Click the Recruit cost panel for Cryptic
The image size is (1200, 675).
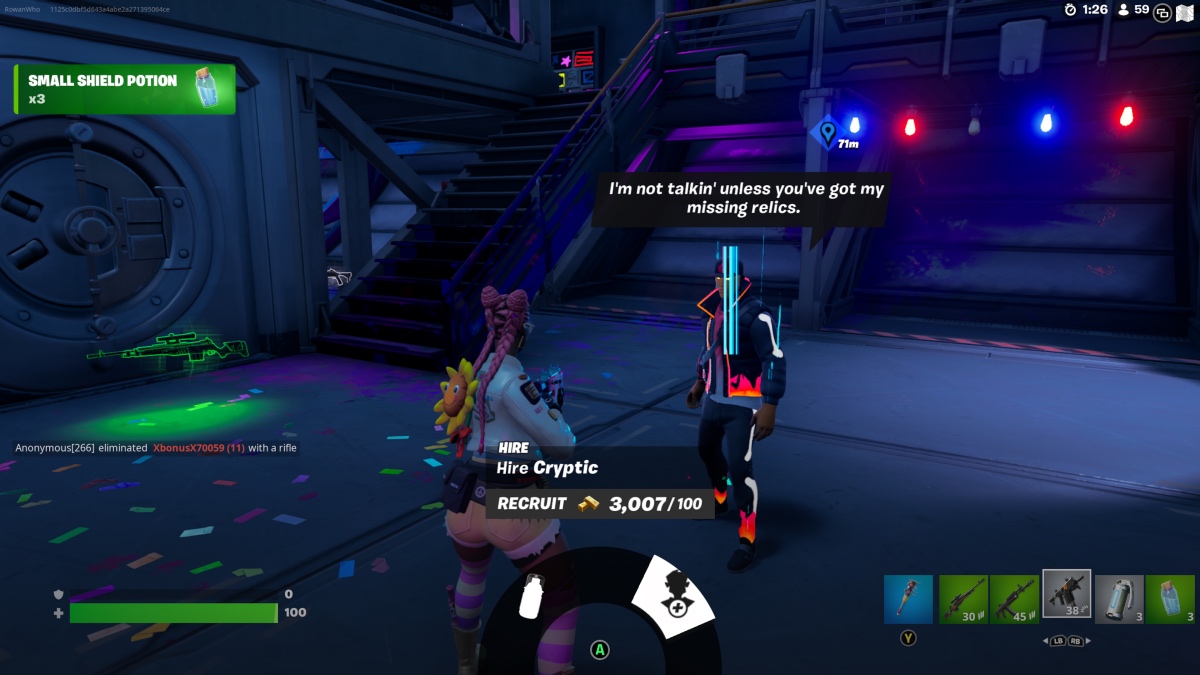pyautogui.click(x=600, y=504)
